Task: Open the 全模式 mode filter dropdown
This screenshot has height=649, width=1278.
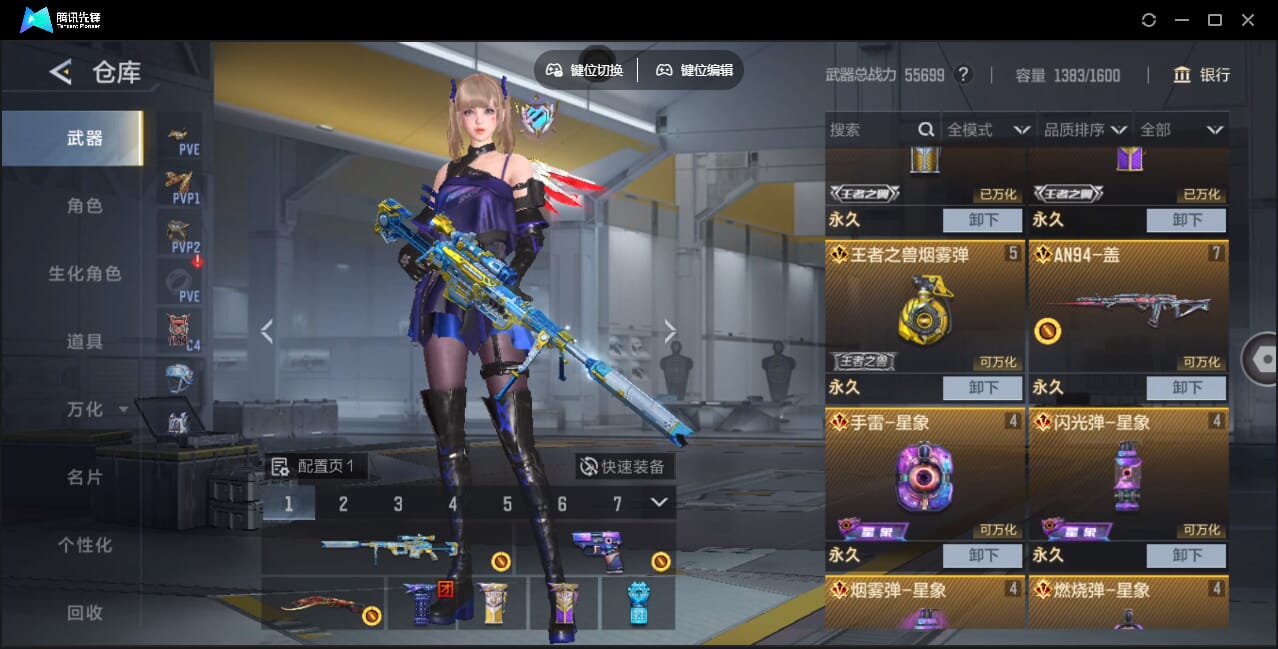Action: click(x=988, y=130)
